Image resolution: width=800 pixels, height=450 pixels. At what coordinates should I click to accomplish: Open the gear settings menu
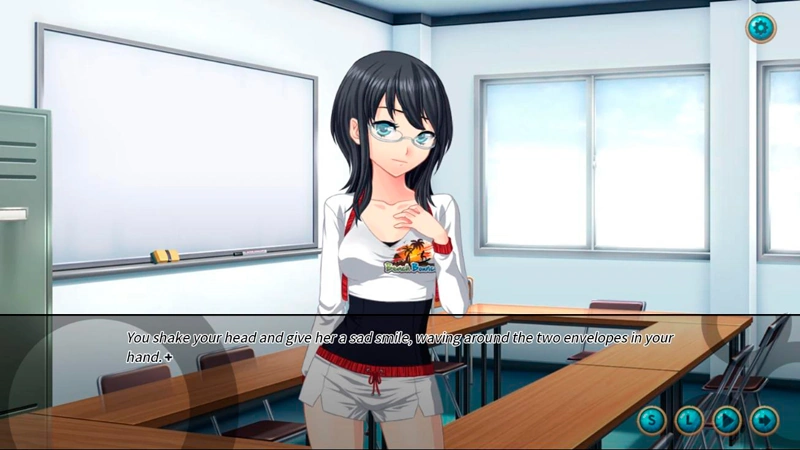pyautogui.click(x=760, y=28)
